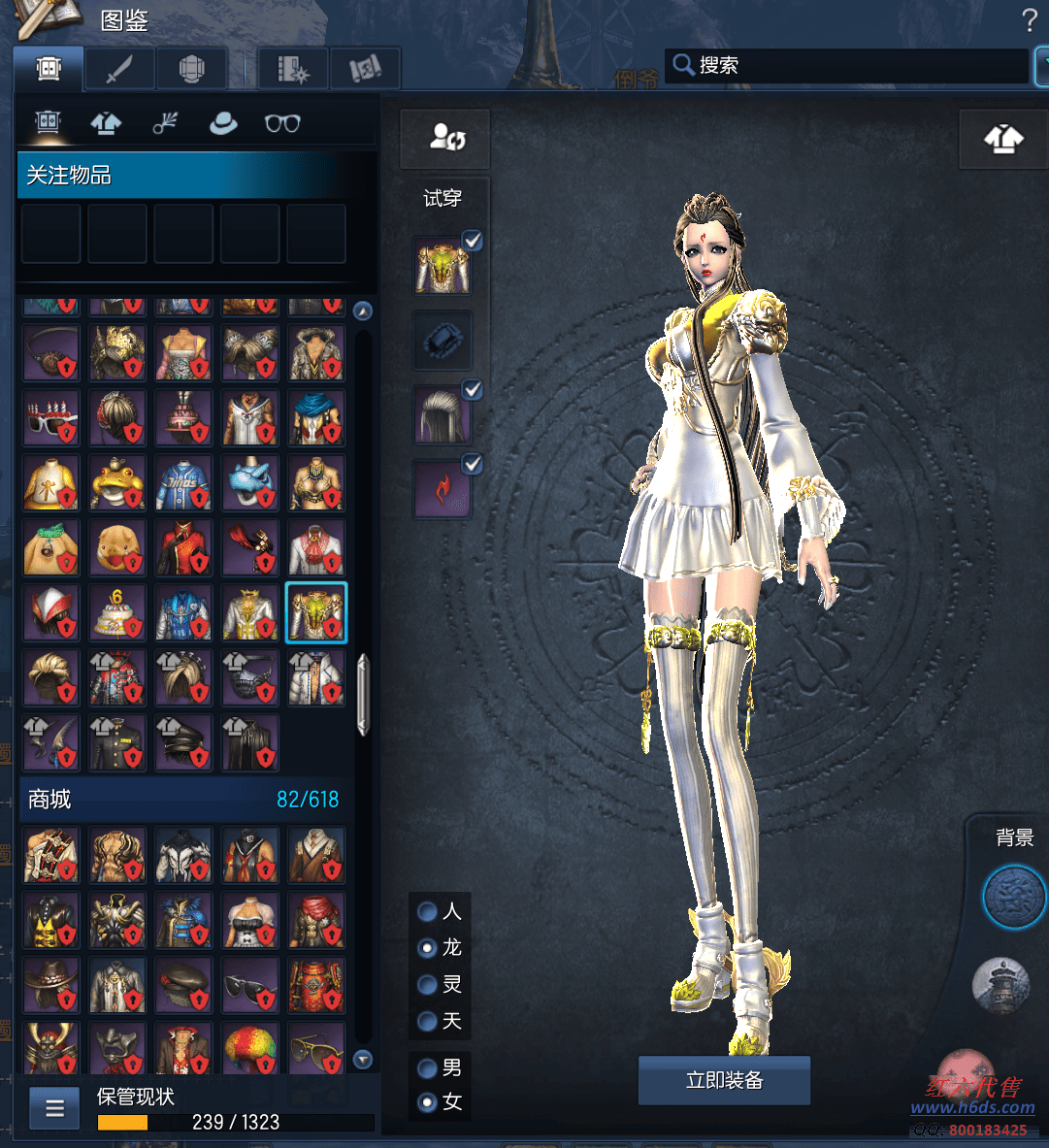Click the character swap button above 试穿
Screen dimensions: 1049x1148
coord(446,137)
